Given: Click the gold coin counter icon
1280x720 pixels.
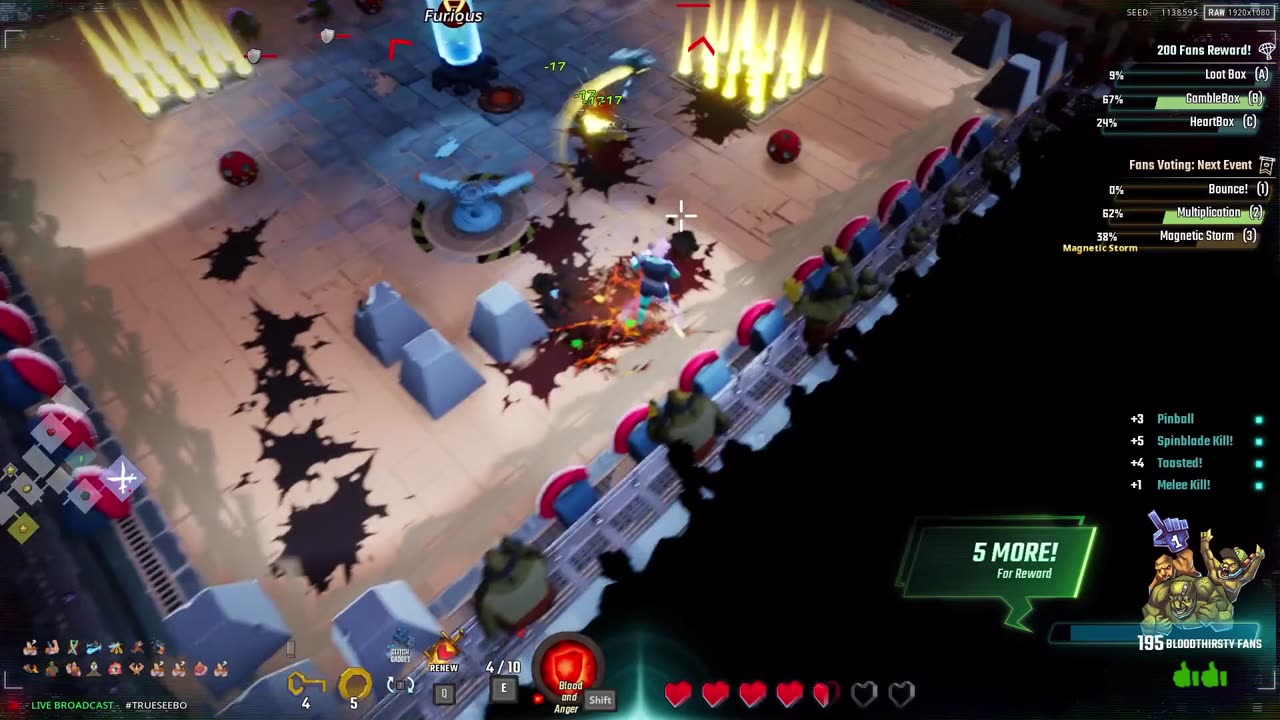Looking at the screenshot, I should 354,684.
